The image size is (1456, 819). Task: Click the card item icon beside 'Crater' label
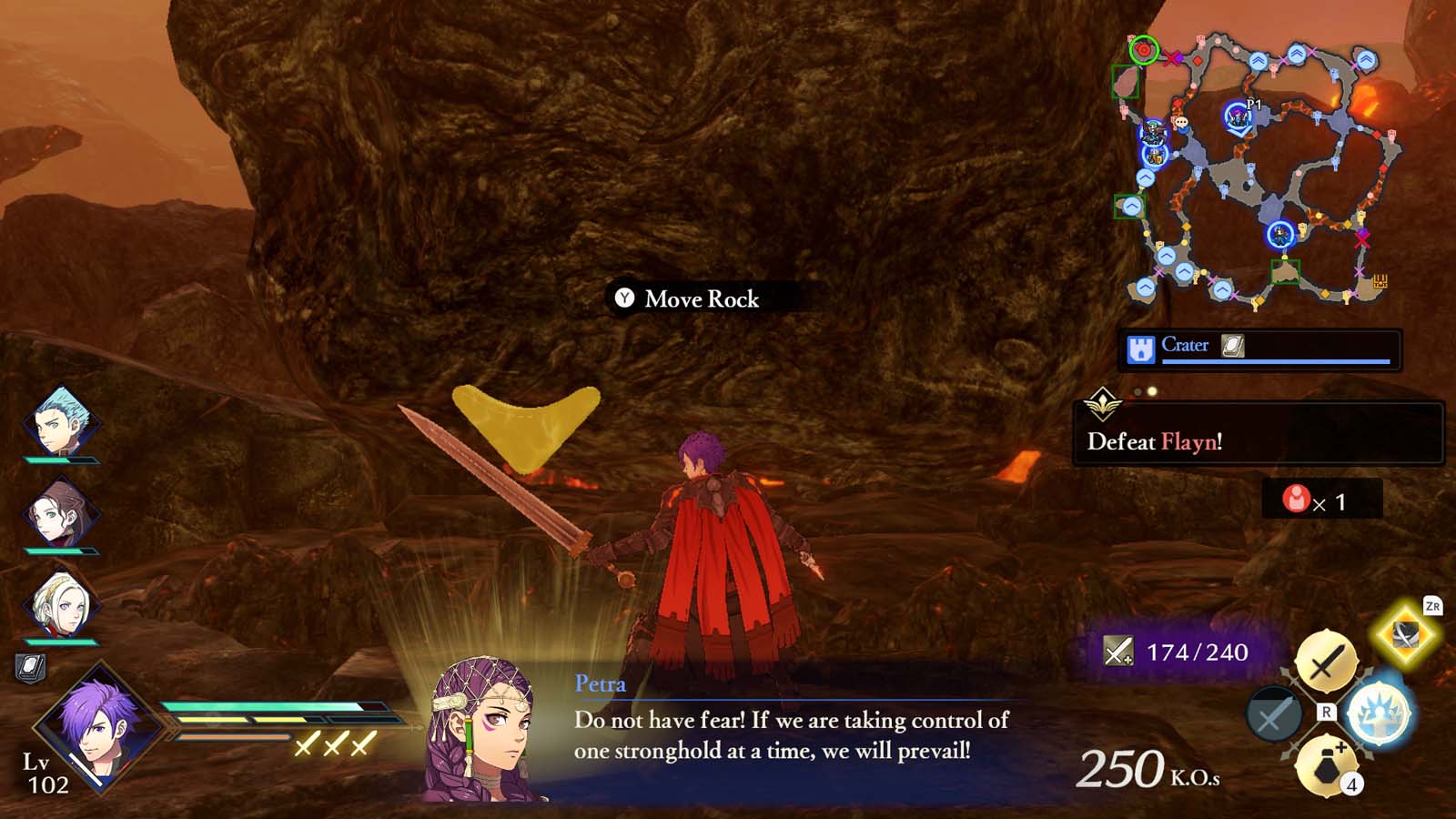1231,345
